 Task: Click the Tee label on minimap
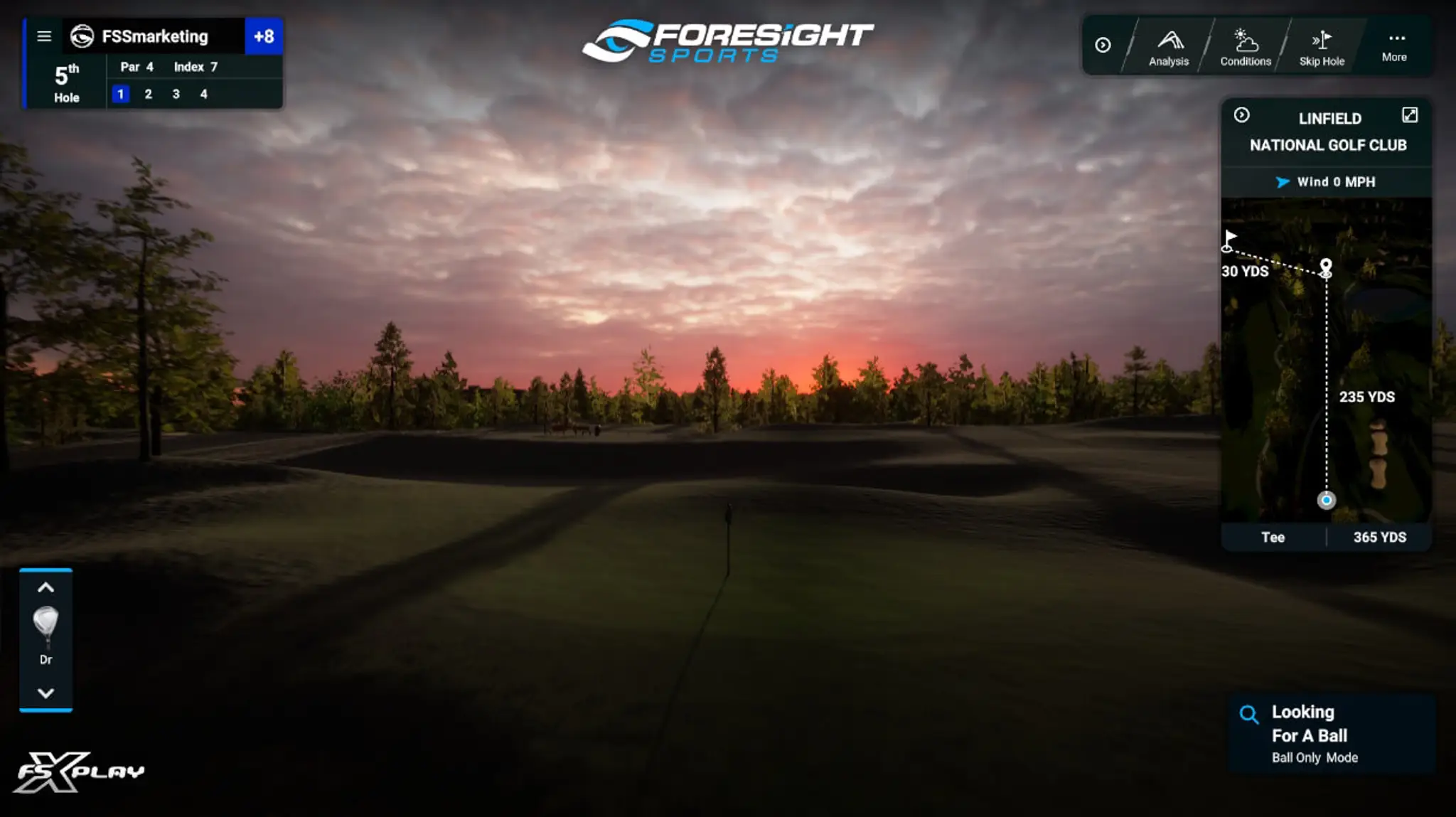click(x=1274, y=538)
